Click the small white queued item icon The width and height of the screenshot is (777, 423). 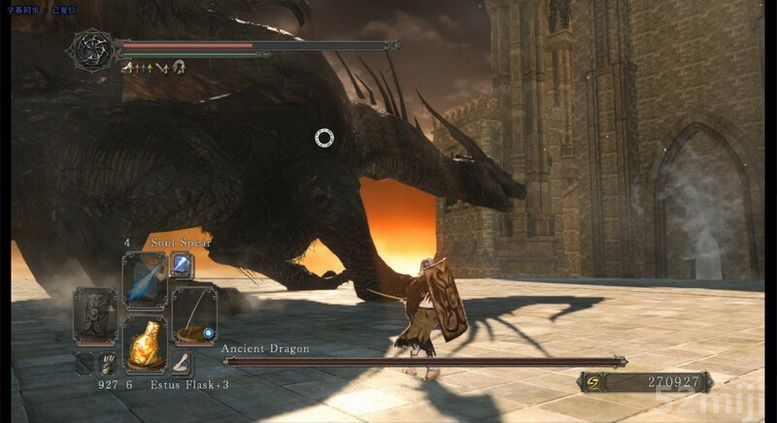181,364
